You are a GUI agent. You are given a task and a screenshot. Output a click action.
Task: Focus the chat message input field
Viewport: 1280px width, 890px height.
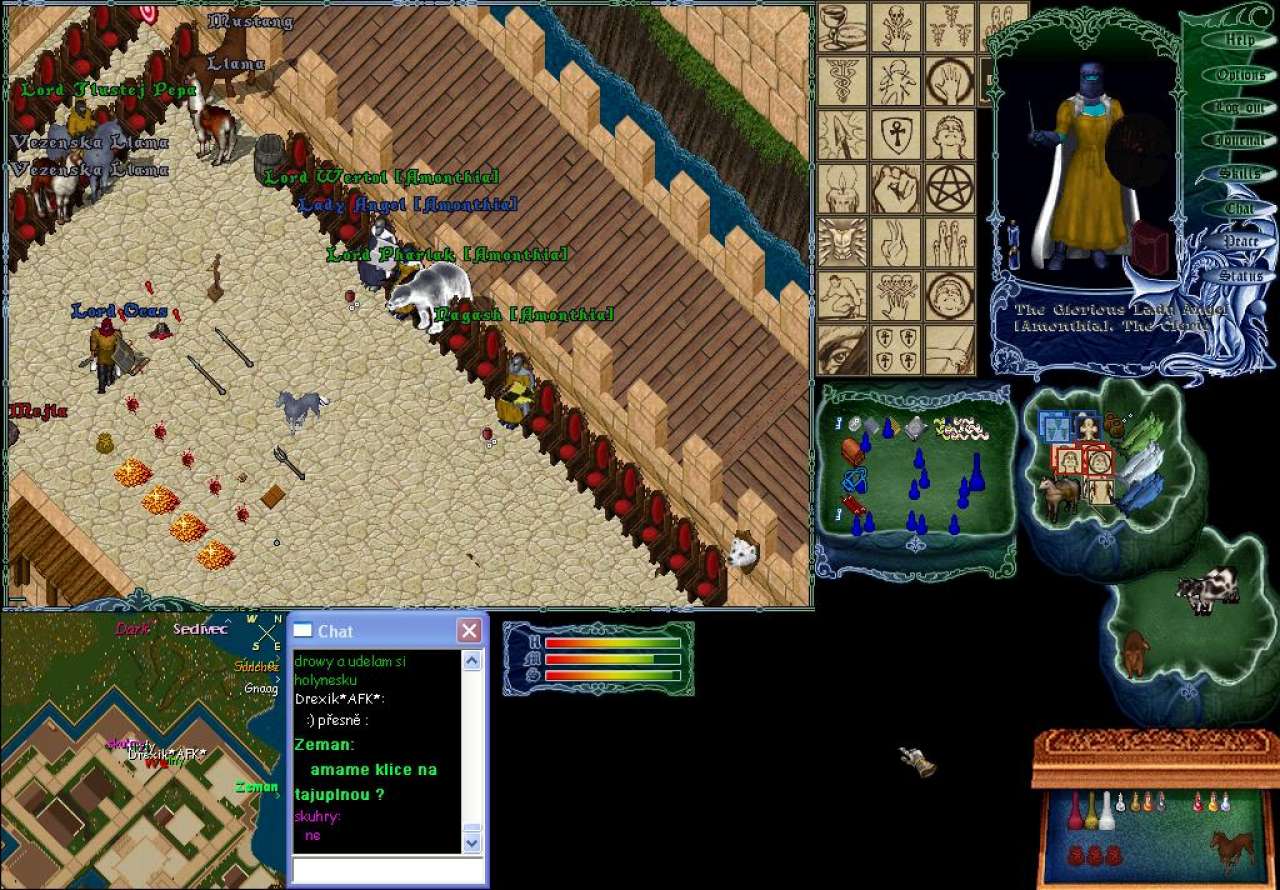point(388,869)
